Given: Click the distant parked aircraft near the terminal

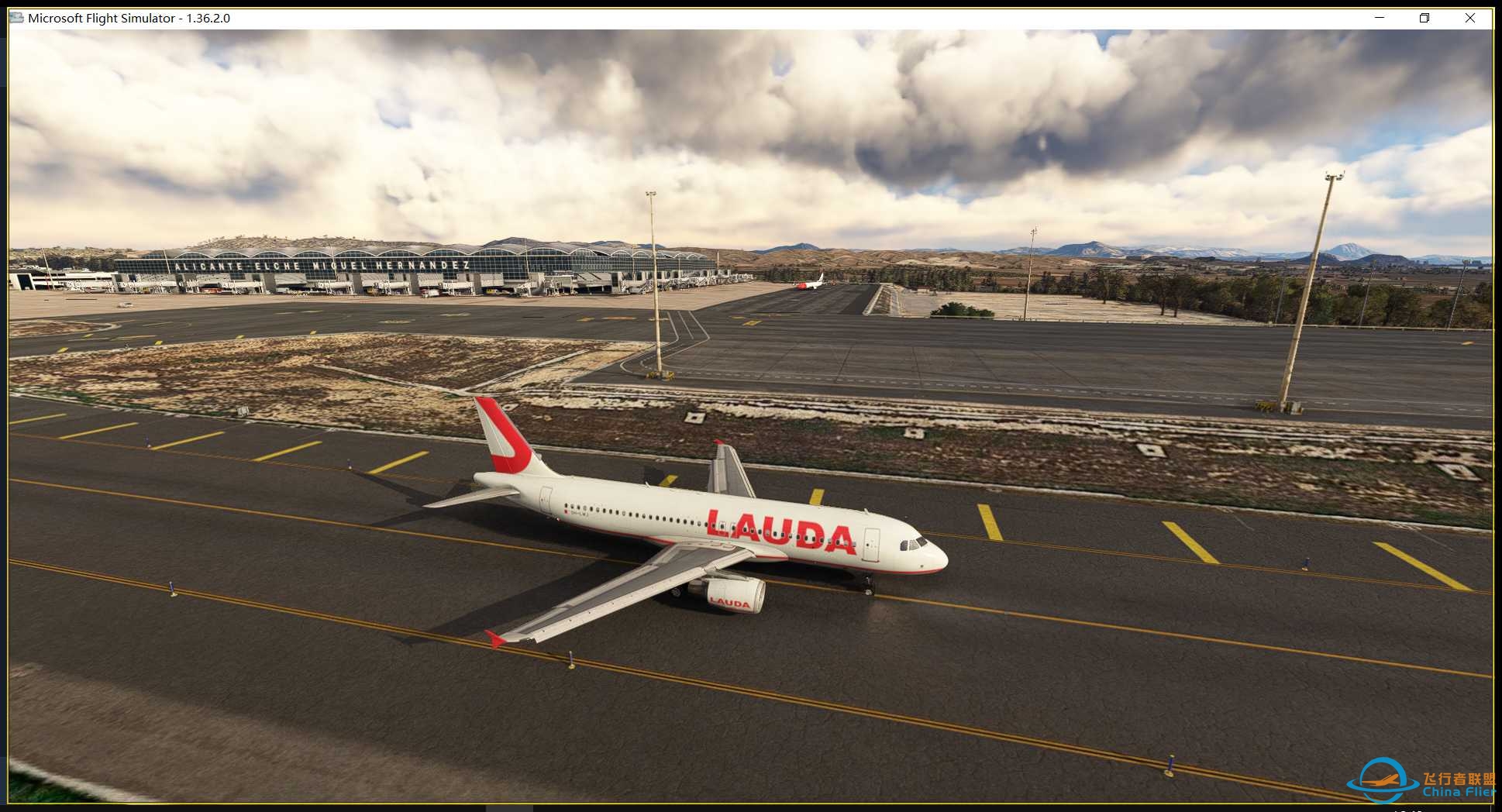Looking at the screenshot, I should coord(810,283).
